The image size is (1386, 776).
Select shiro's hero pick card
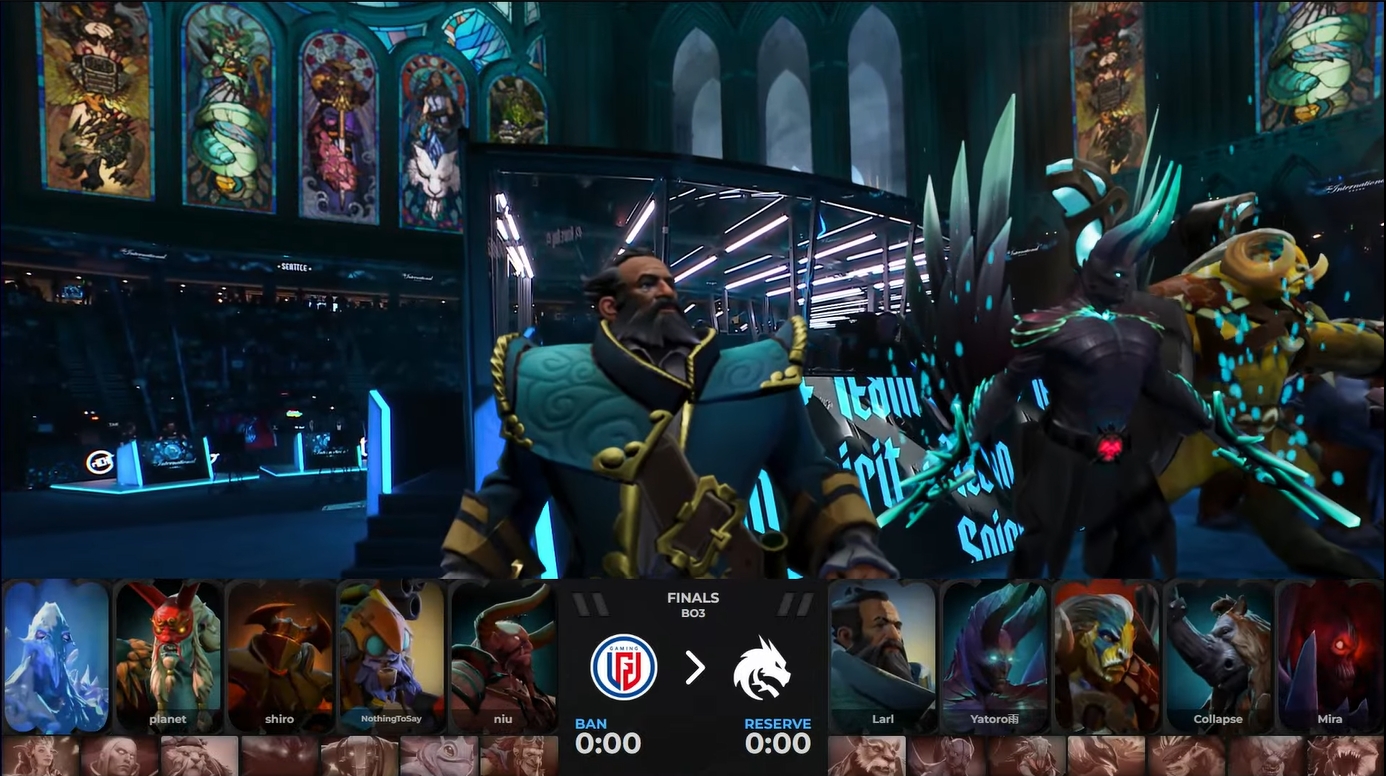[280, 655]
